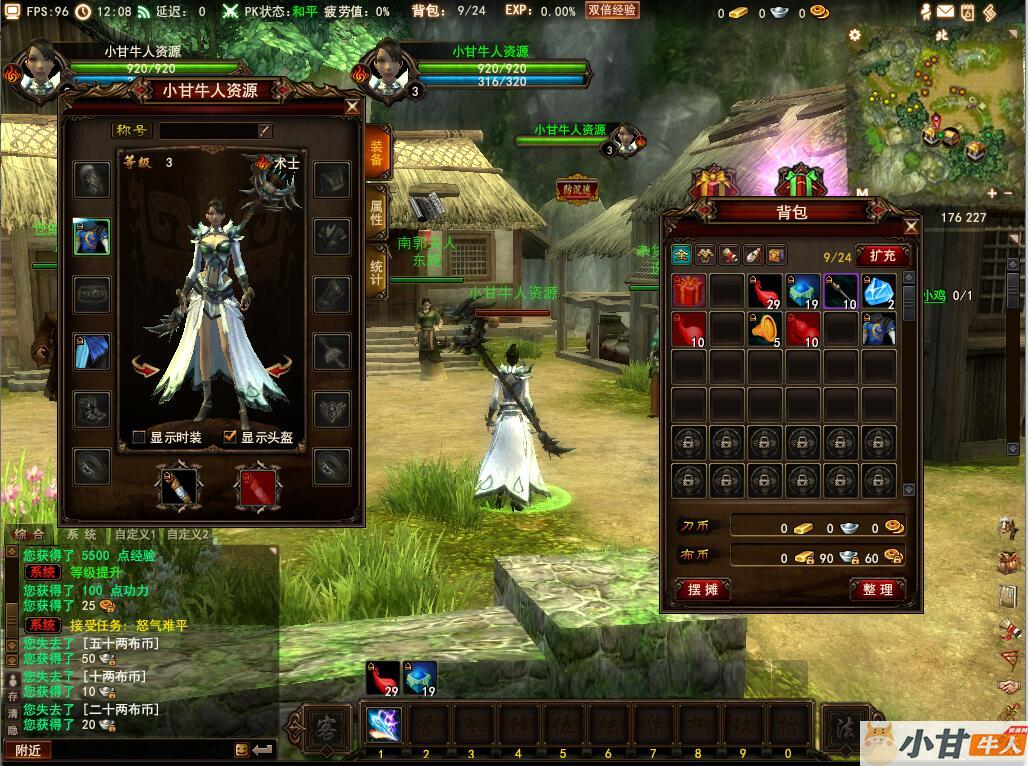Activate the lightning skill in hotbar slot 1
This screenshot has height=766, width=1028.
point(383,724)
